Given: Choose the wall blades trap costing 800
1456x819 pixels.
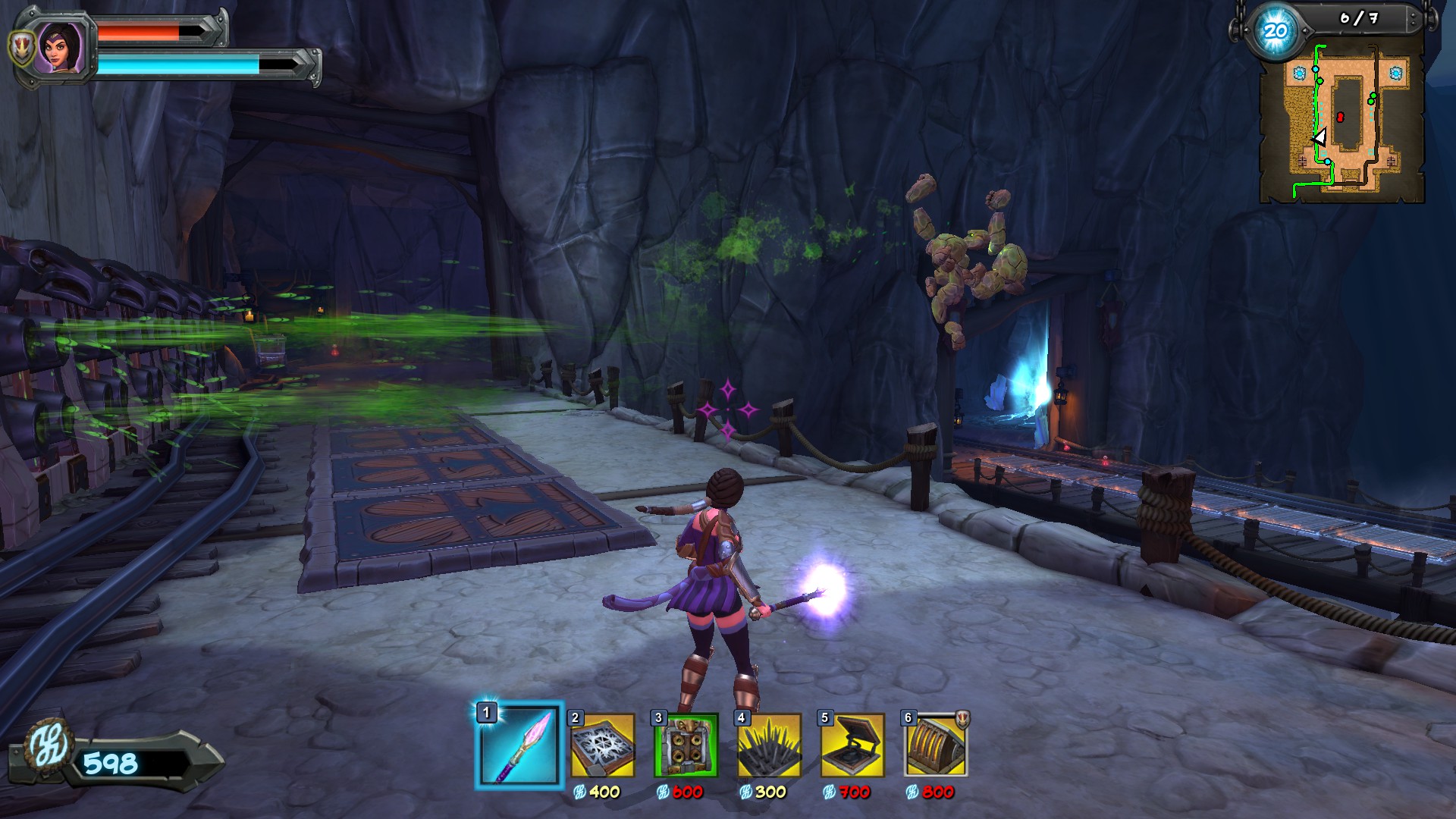Looking at the screenshot, I should click(x=937, y=746).
